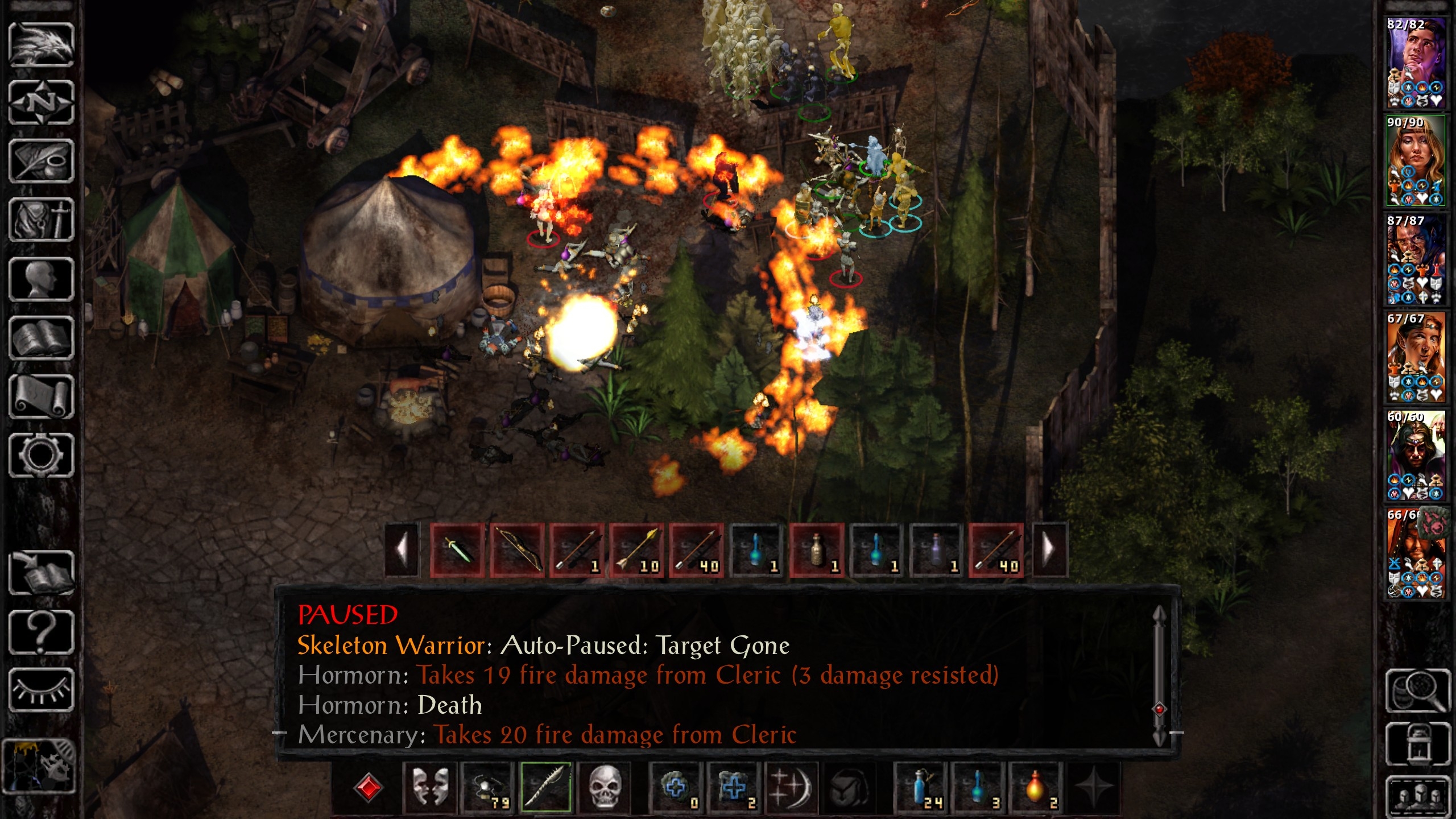Activate the skull Turn Undead ability
This screenshot has height=819, width=1456.
(x=605, y=788)
